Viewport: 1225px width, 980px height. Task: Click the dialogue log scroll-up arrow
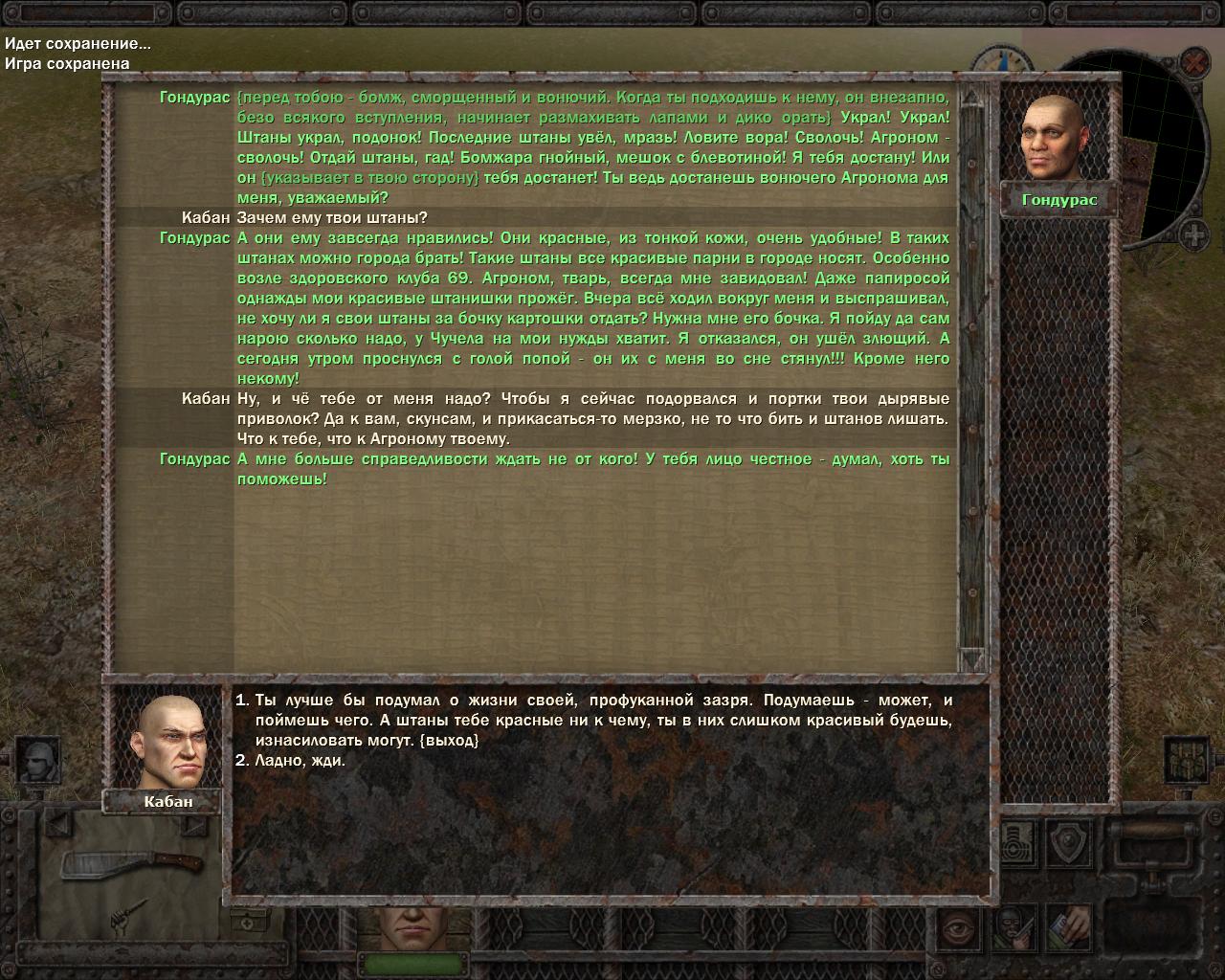pos(971,98)
